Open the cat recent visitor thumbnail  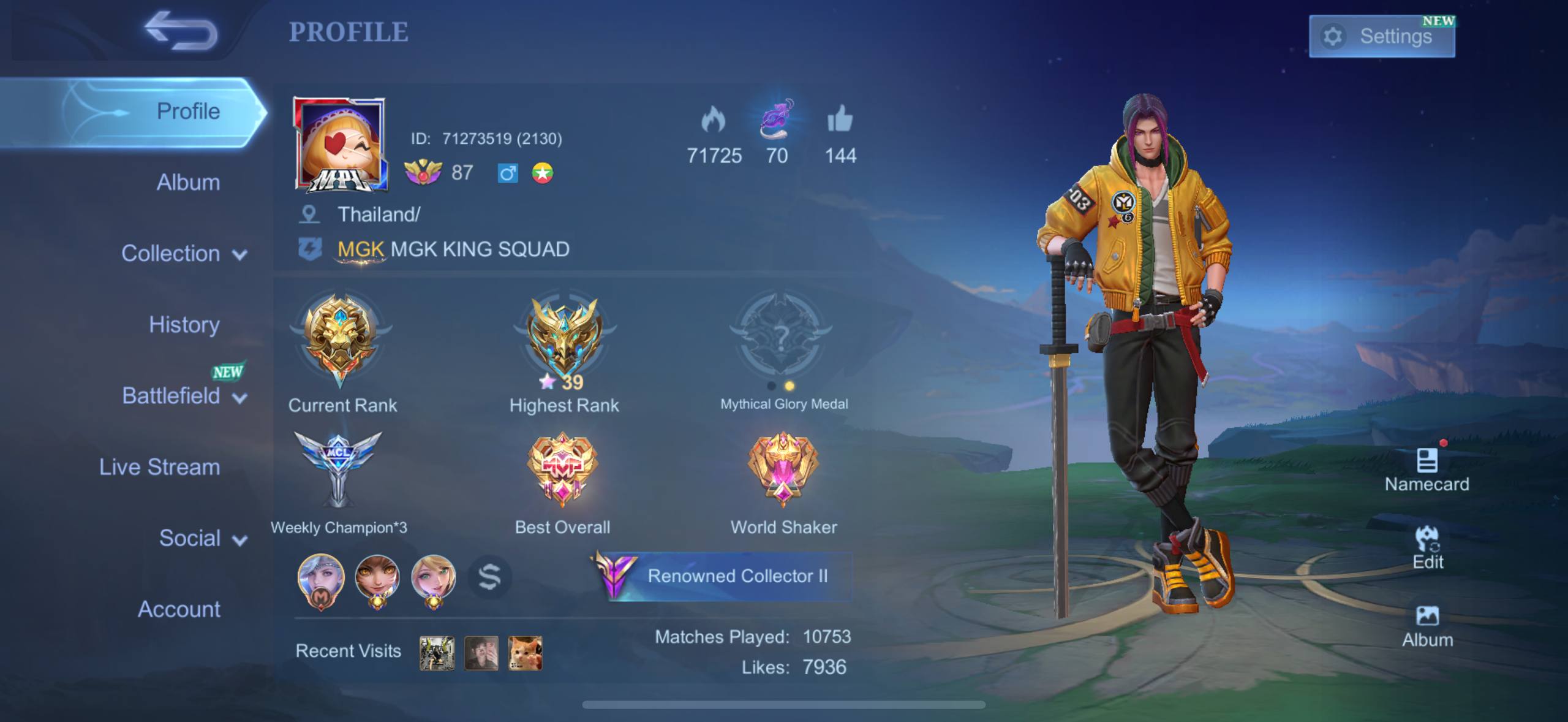[x=525, y=653]
